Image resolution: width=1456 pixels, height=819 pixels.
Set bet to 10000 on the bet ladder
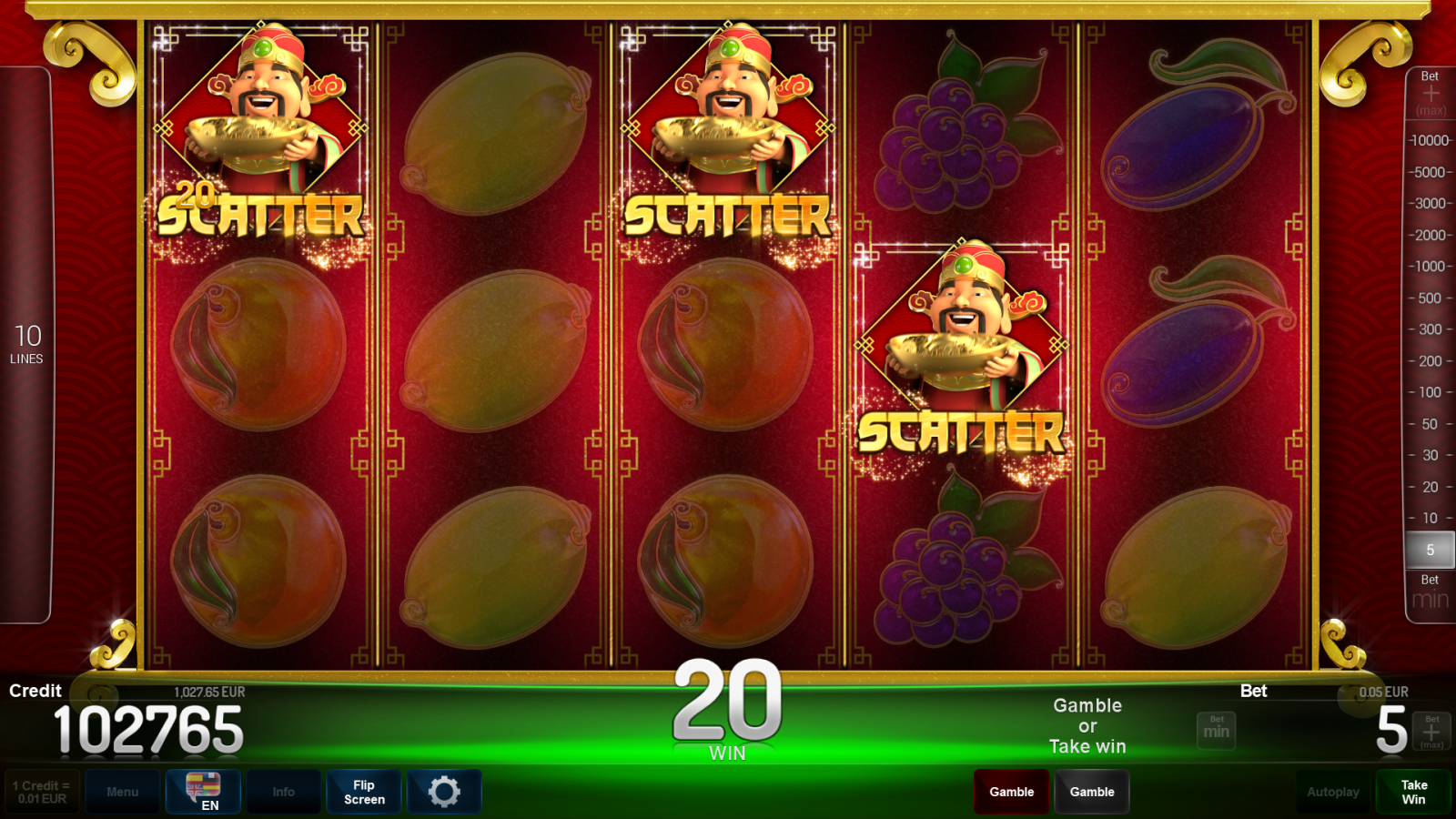click(x=1430, y=140)
